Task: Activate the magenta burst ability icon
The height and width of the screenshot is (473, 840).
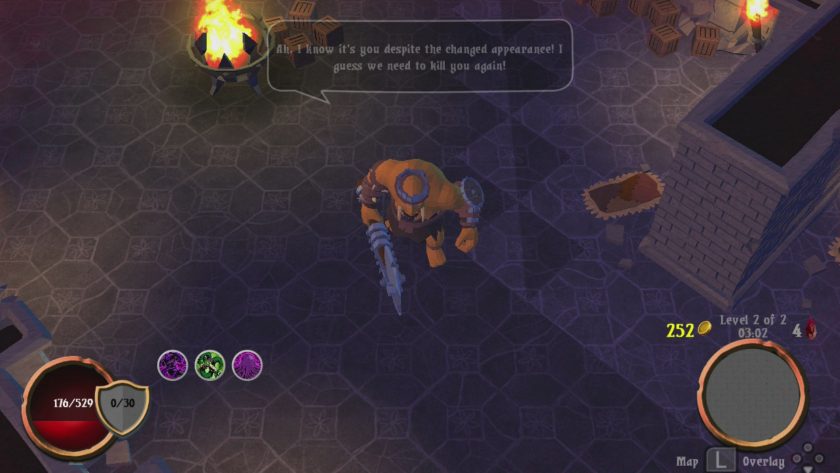Action: [x=248, y=365]
